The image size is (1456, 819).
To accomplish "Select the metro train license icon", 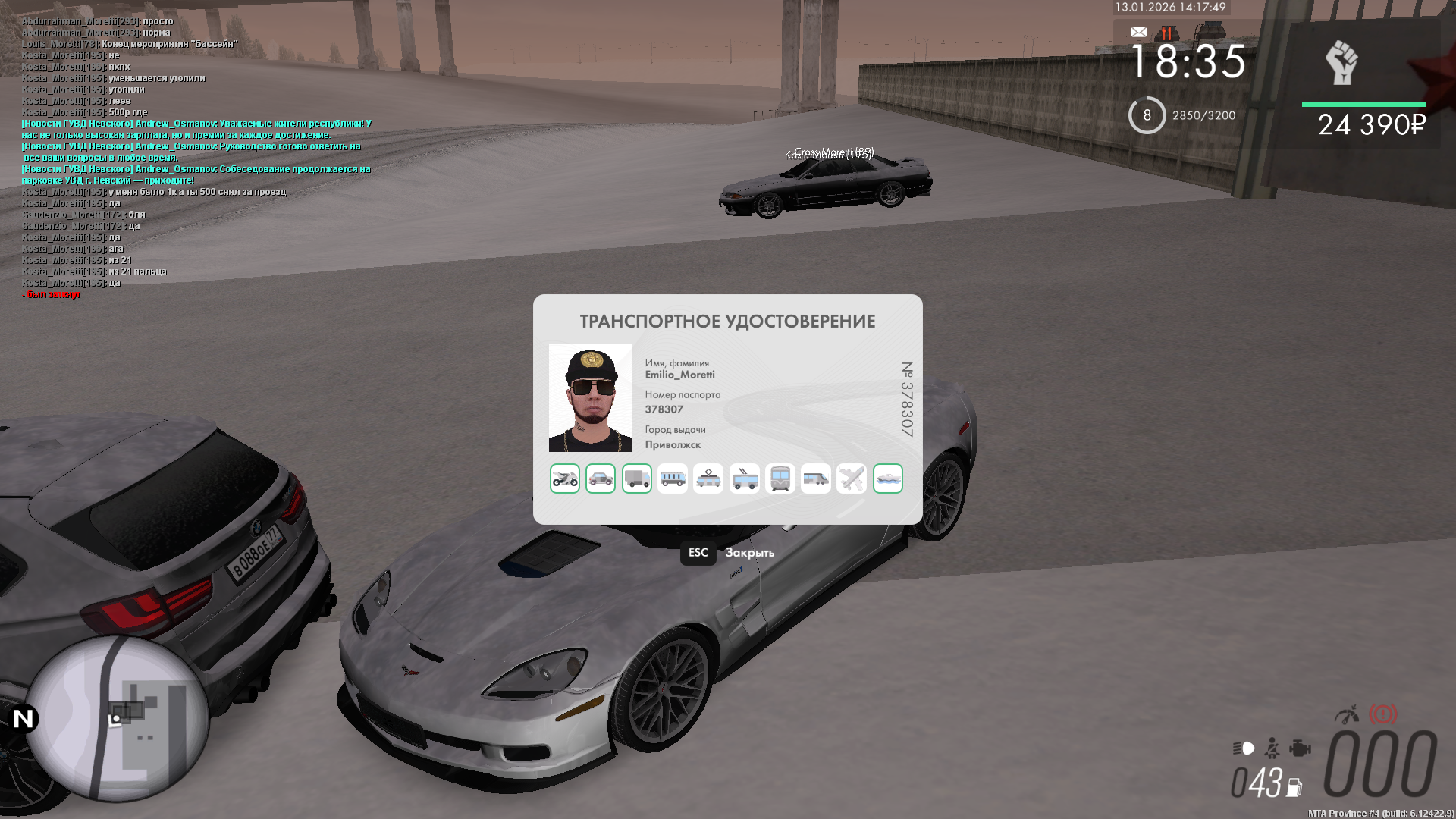I will 780,479.
